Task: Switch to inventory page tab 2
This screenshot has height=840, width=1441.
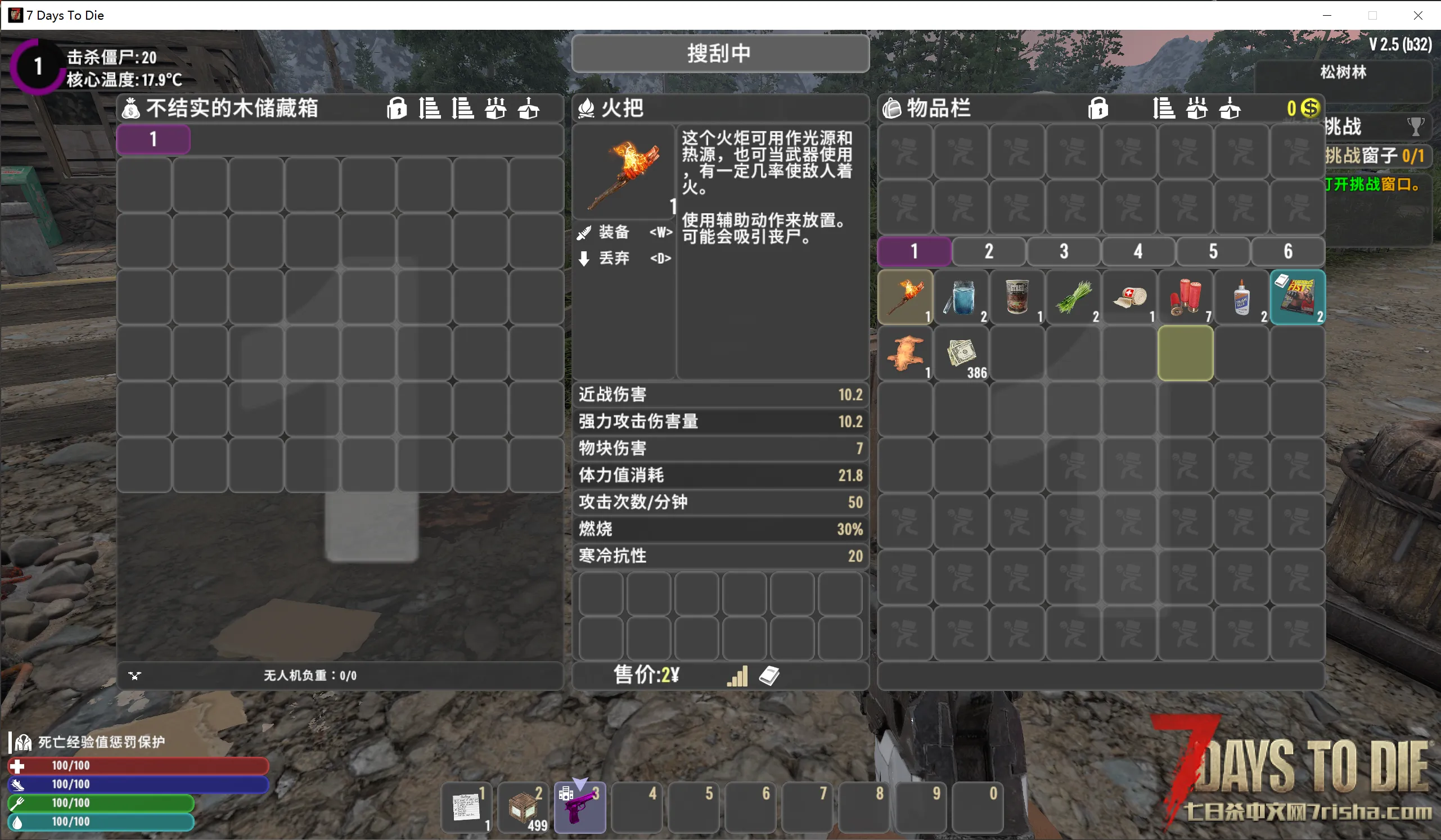Action: 989,251
